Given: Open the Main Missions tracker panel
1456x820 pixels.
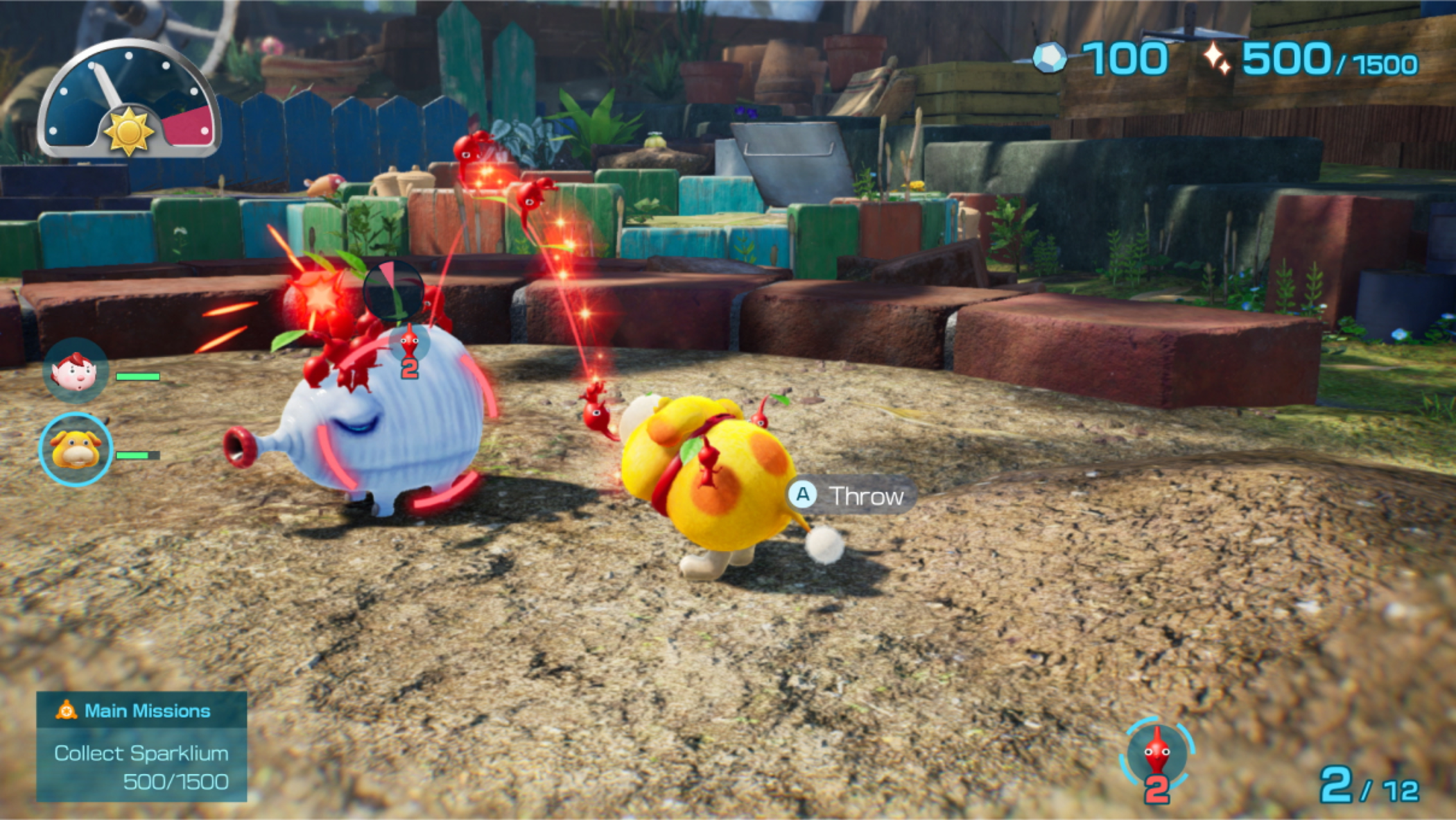Looking at the screenshot, I should pos(141,746).
